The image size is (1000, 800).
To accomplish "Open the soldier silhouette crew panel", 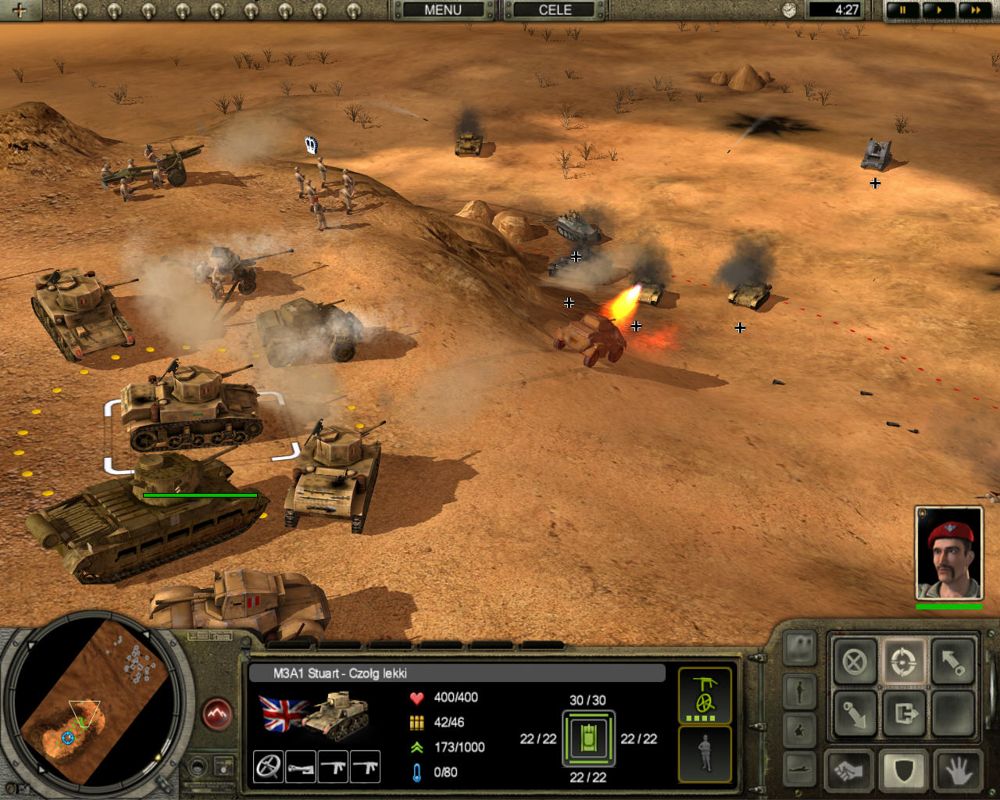I will [705, 754].
